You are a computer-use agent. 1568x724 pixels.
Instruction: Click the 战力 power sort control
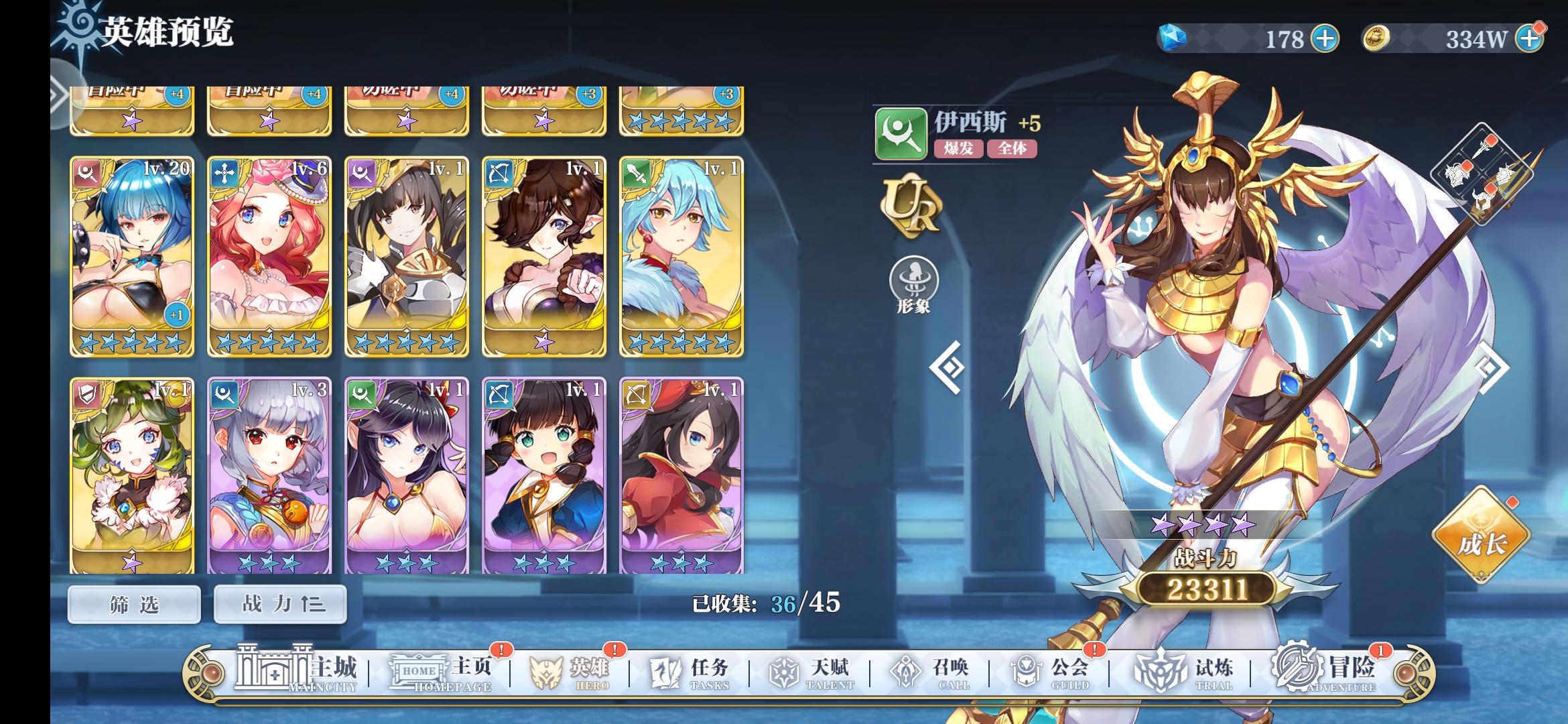[x=279, y=604]
